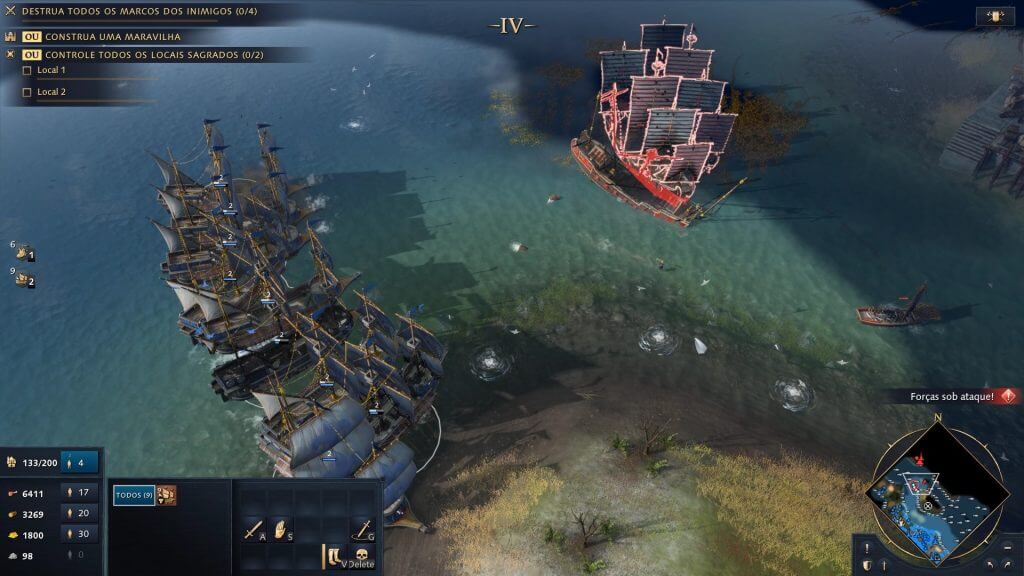Open the menu button in top-right corner
The image size is (1024, 576).
tap(994, 17)
